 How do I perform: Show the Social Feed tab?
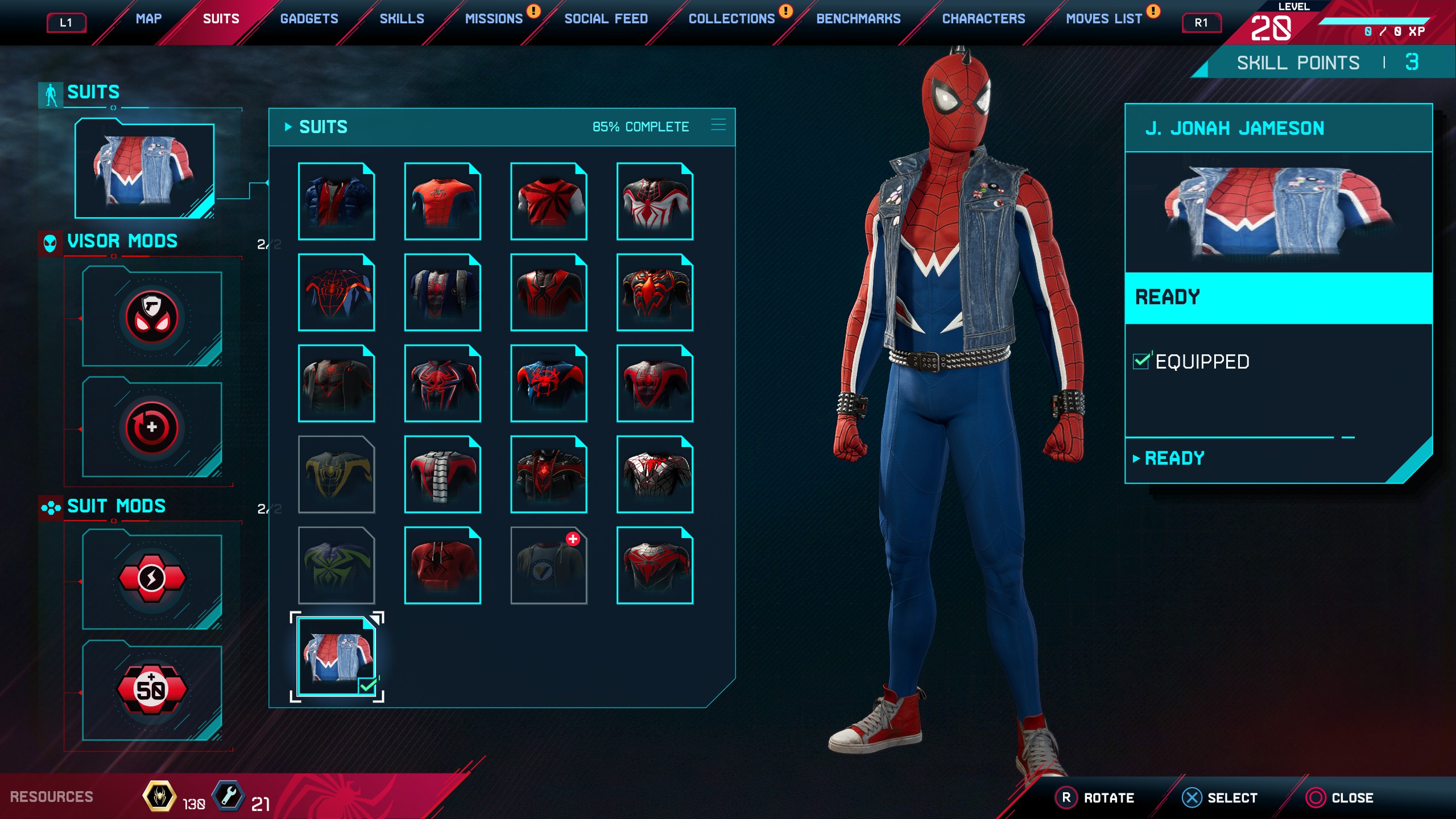(x=606, y=19)
